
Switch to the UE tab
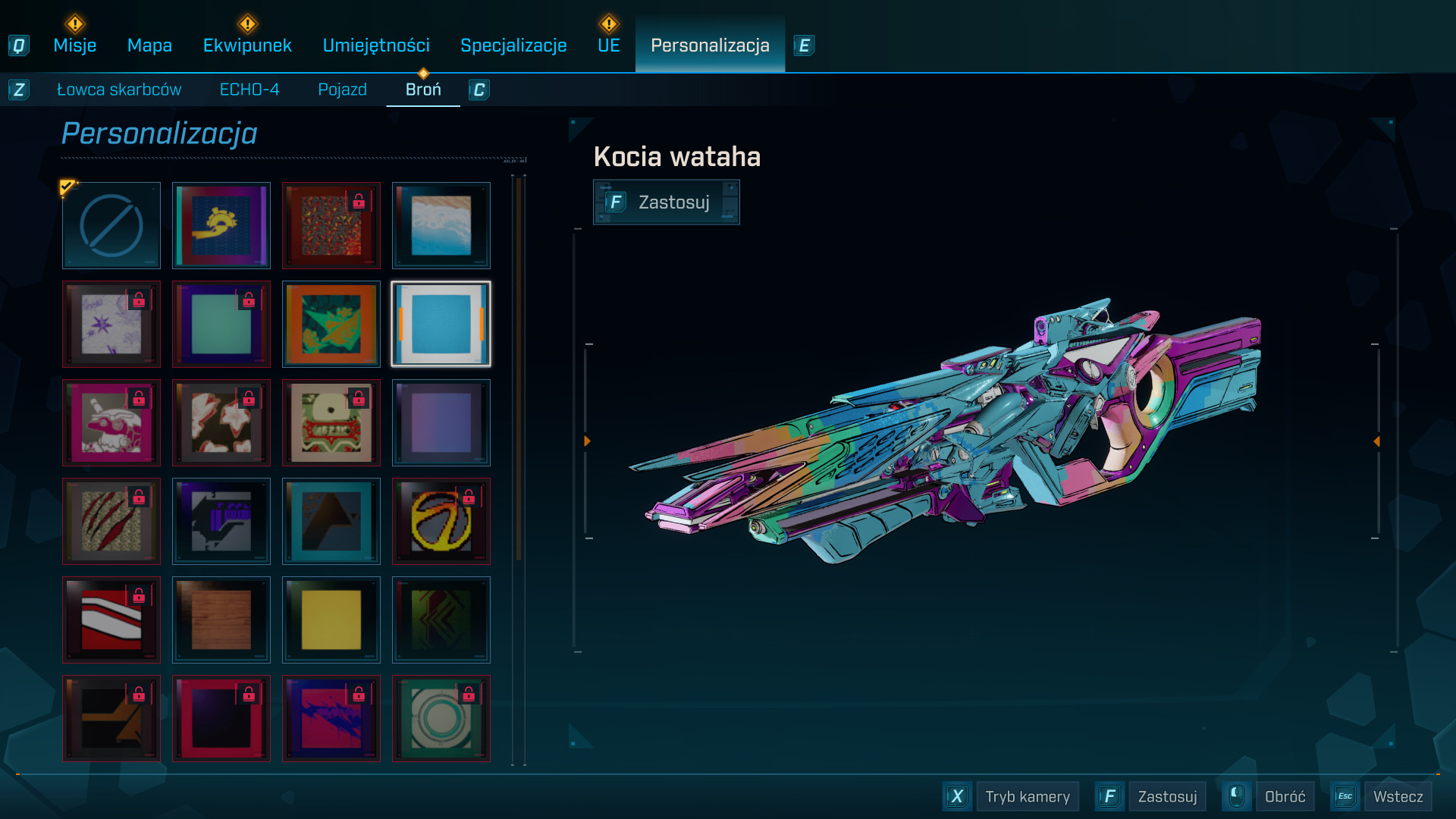(x=608, y=45)
